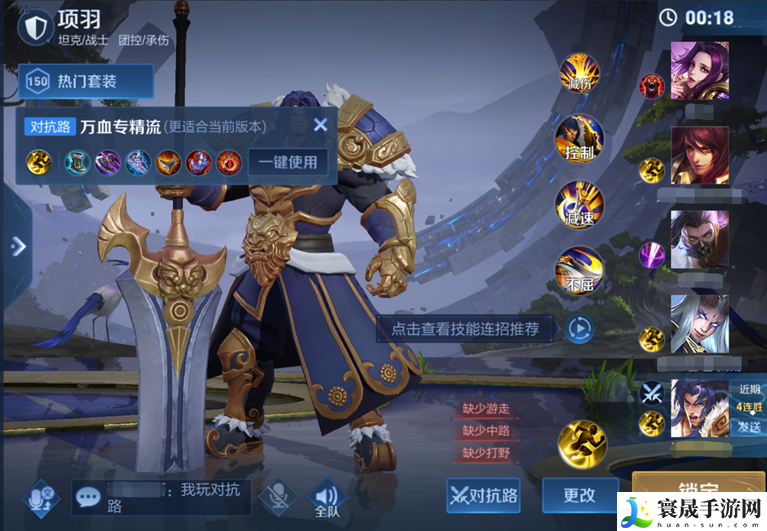Apply the build with 一键使用

[x=287, y=162]
